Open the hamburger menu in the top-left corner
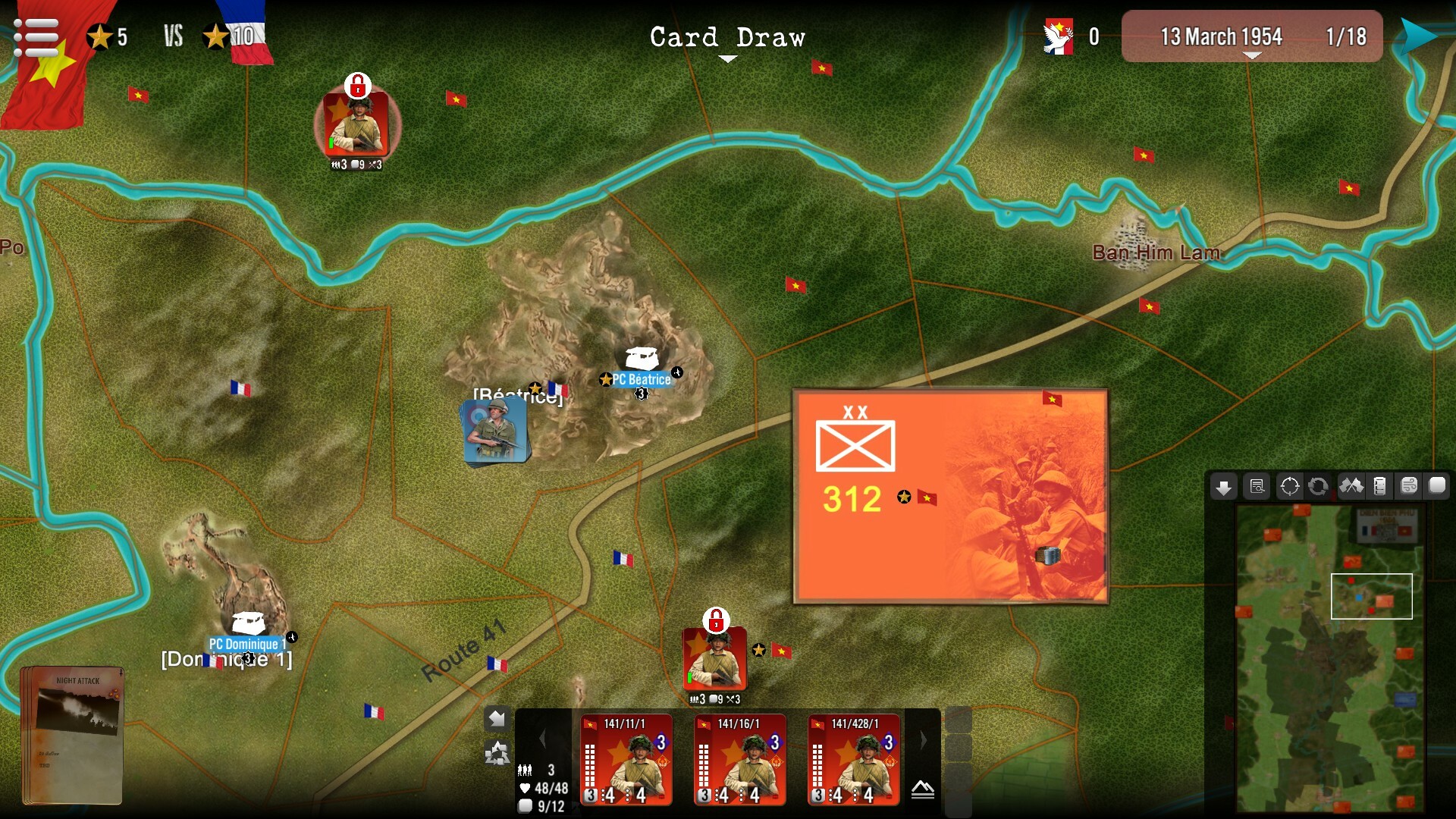This screenshot has height=819, width=1456. click(x=36, y=36)
